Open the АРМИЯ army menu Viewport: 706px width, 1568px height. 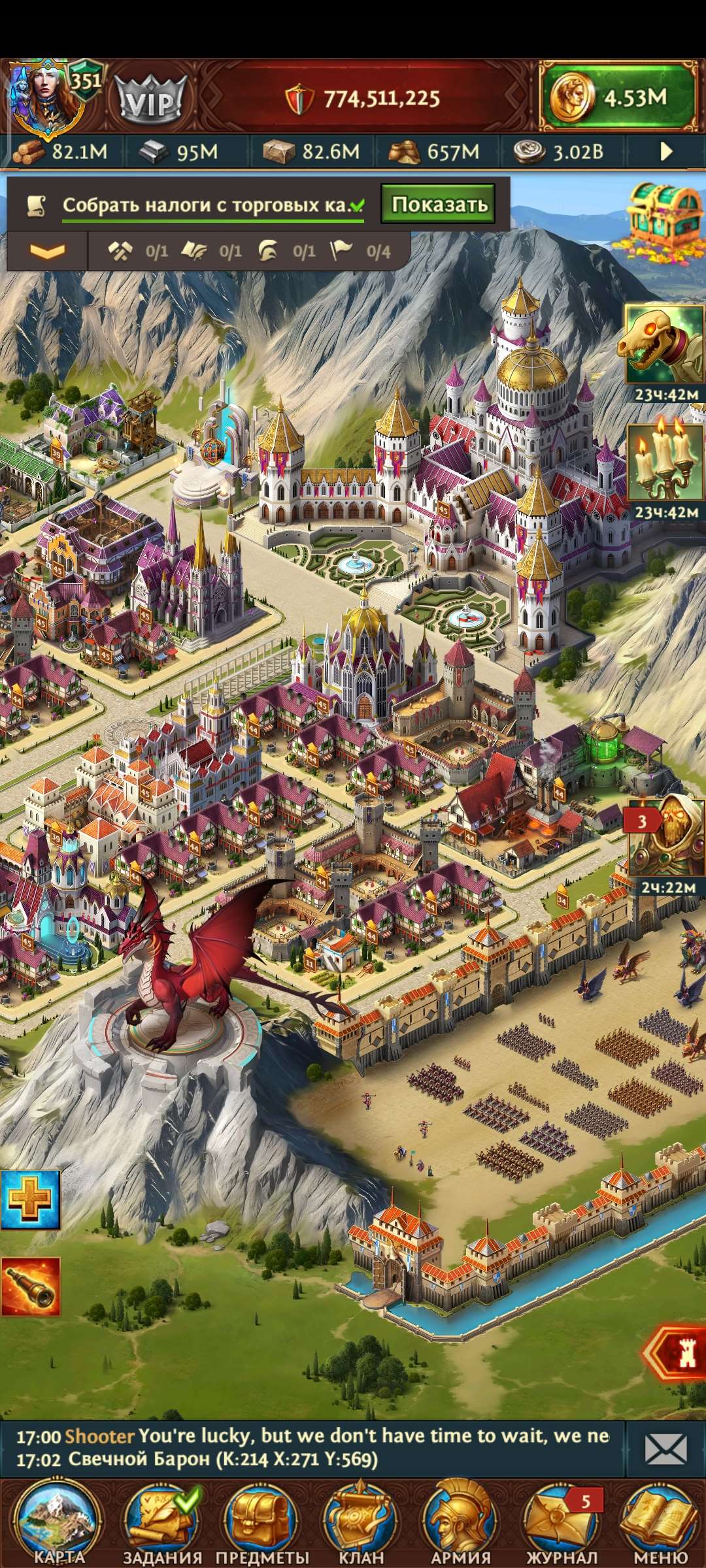[460, 1524]
